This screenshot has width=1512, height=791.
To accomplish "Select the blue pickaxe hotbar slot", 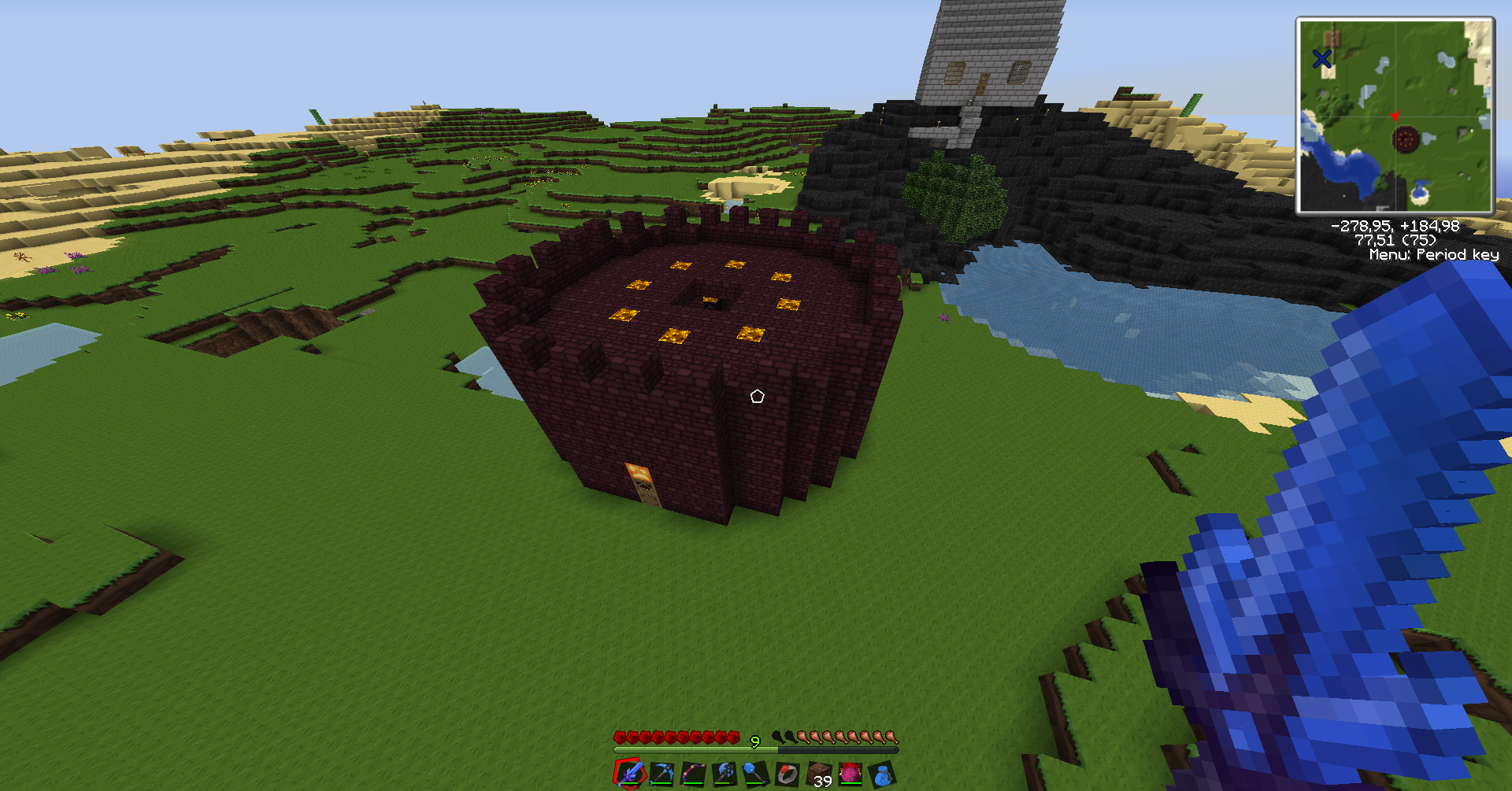I will (x=661, y=774).
